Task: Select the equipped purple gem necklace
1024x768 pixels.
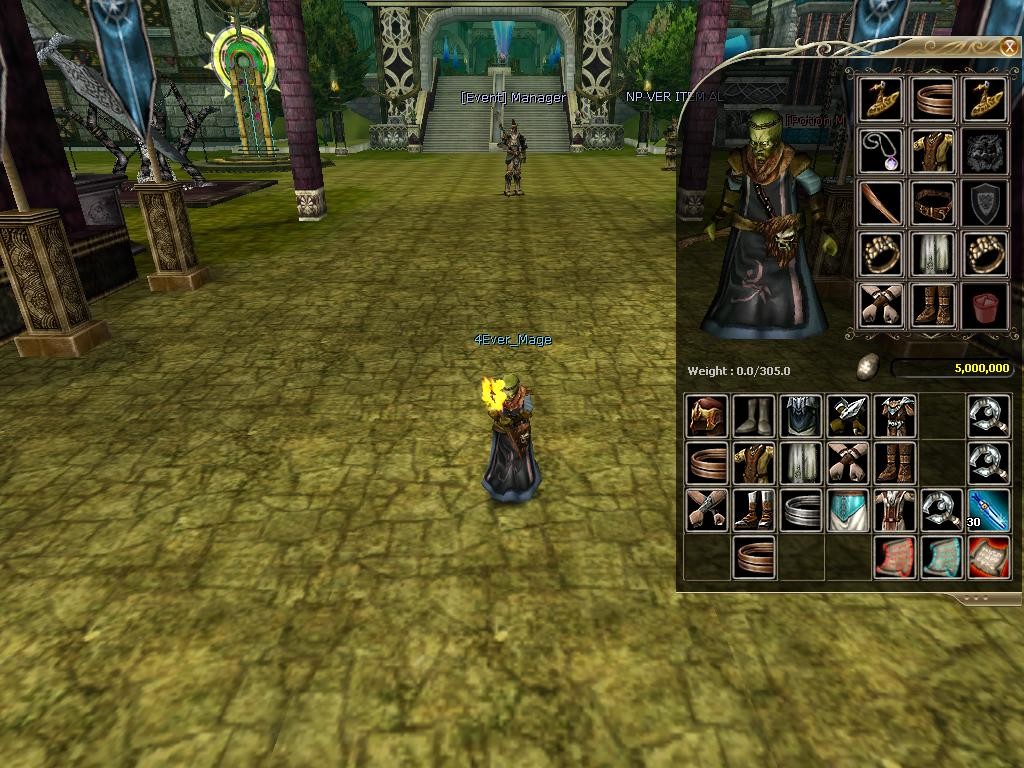Action: coord(881,151)
